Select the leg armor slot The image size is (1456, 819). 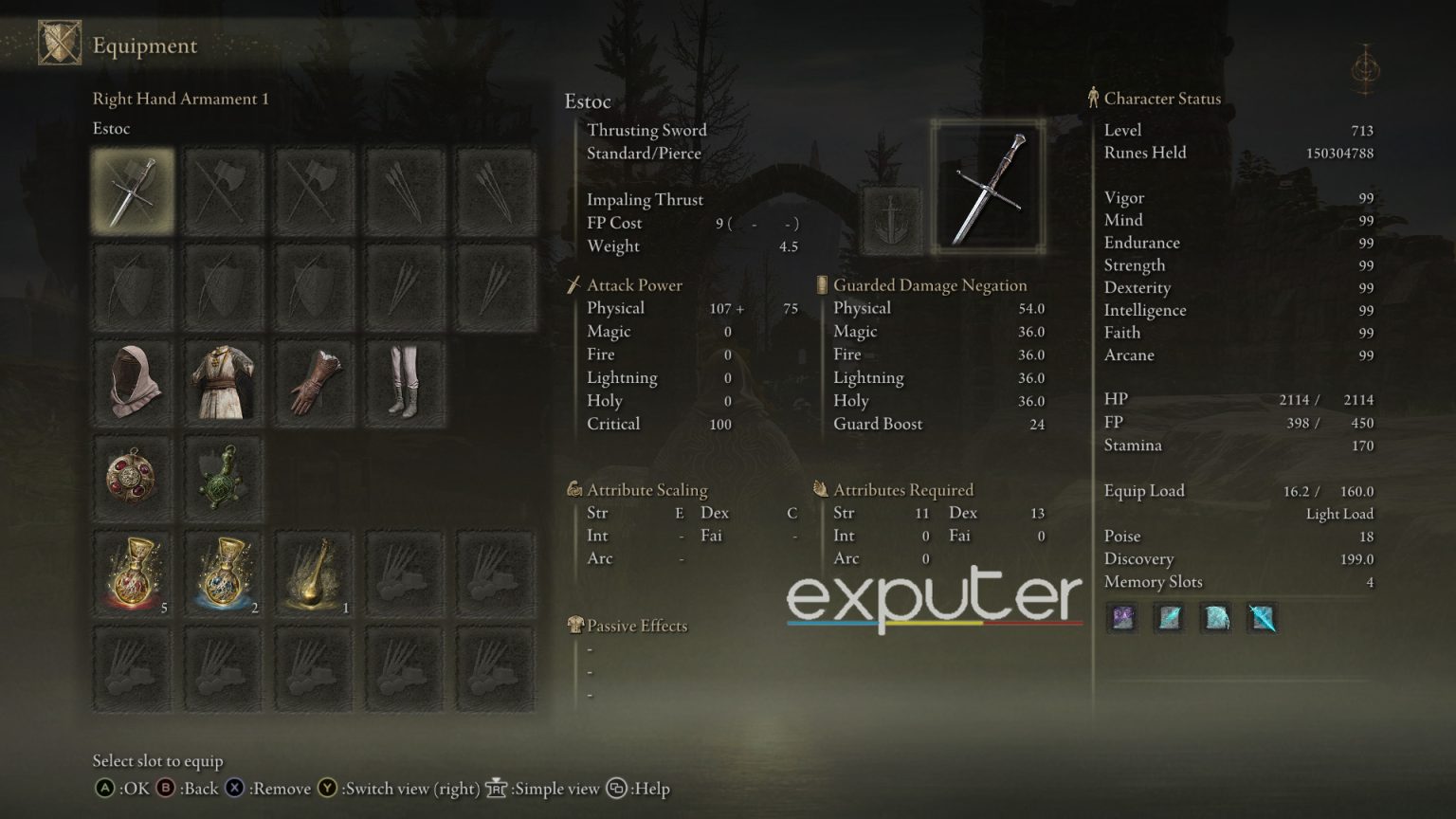[405, 382]
